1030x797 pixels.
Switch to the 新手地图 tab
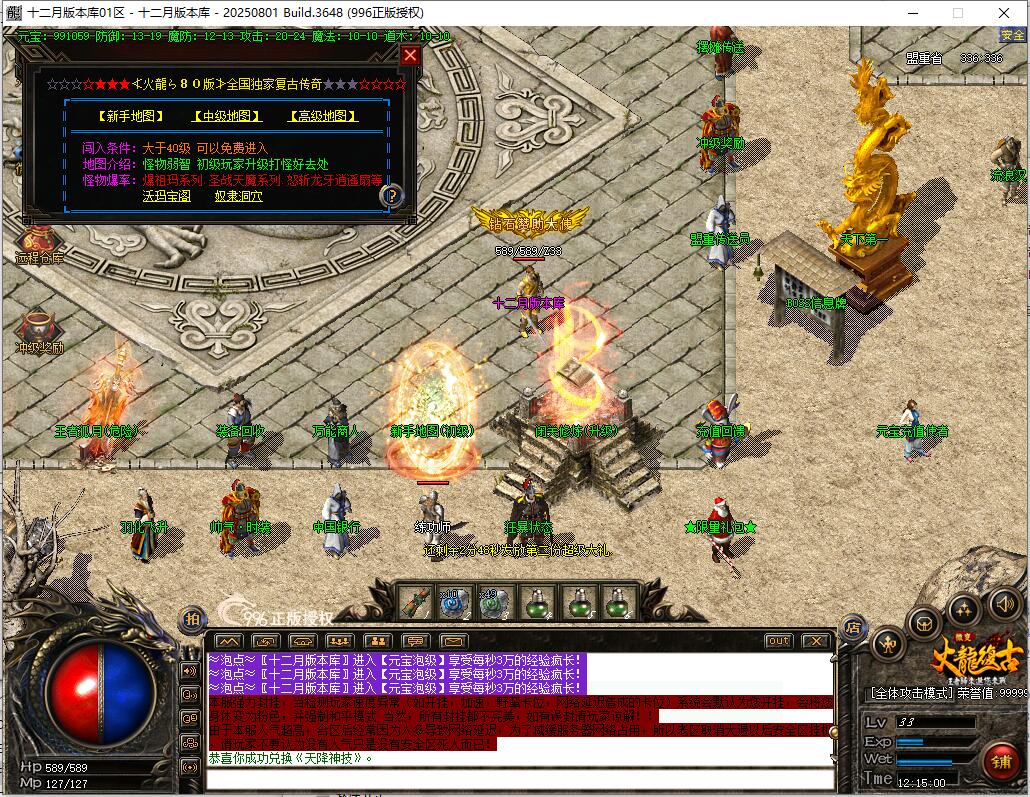[131, 116]
